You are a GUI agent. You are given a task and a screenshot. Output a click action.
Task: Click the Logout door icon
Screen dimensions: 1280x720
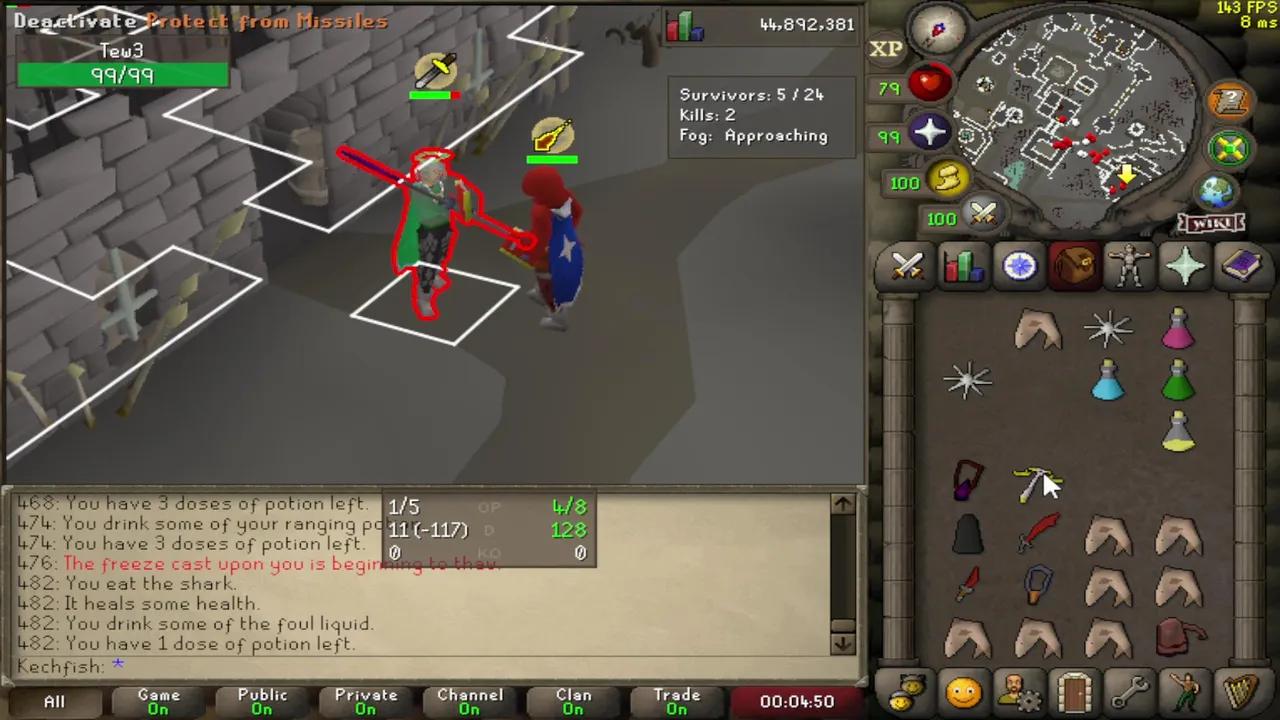click(x=1074, y=690)
